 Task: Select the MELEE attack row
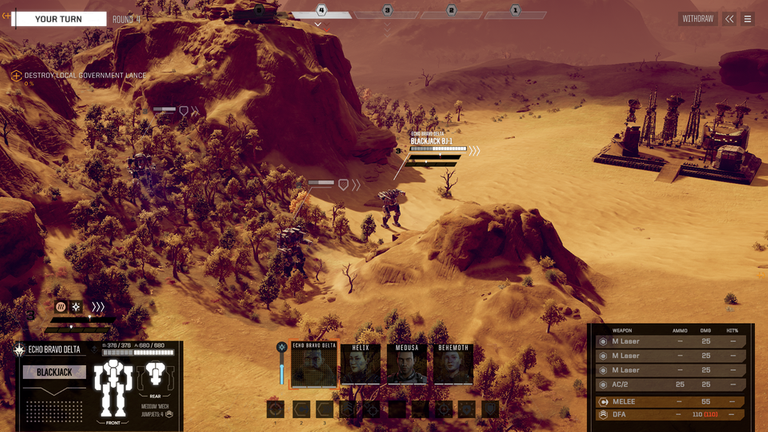click(x=670, y=400)
